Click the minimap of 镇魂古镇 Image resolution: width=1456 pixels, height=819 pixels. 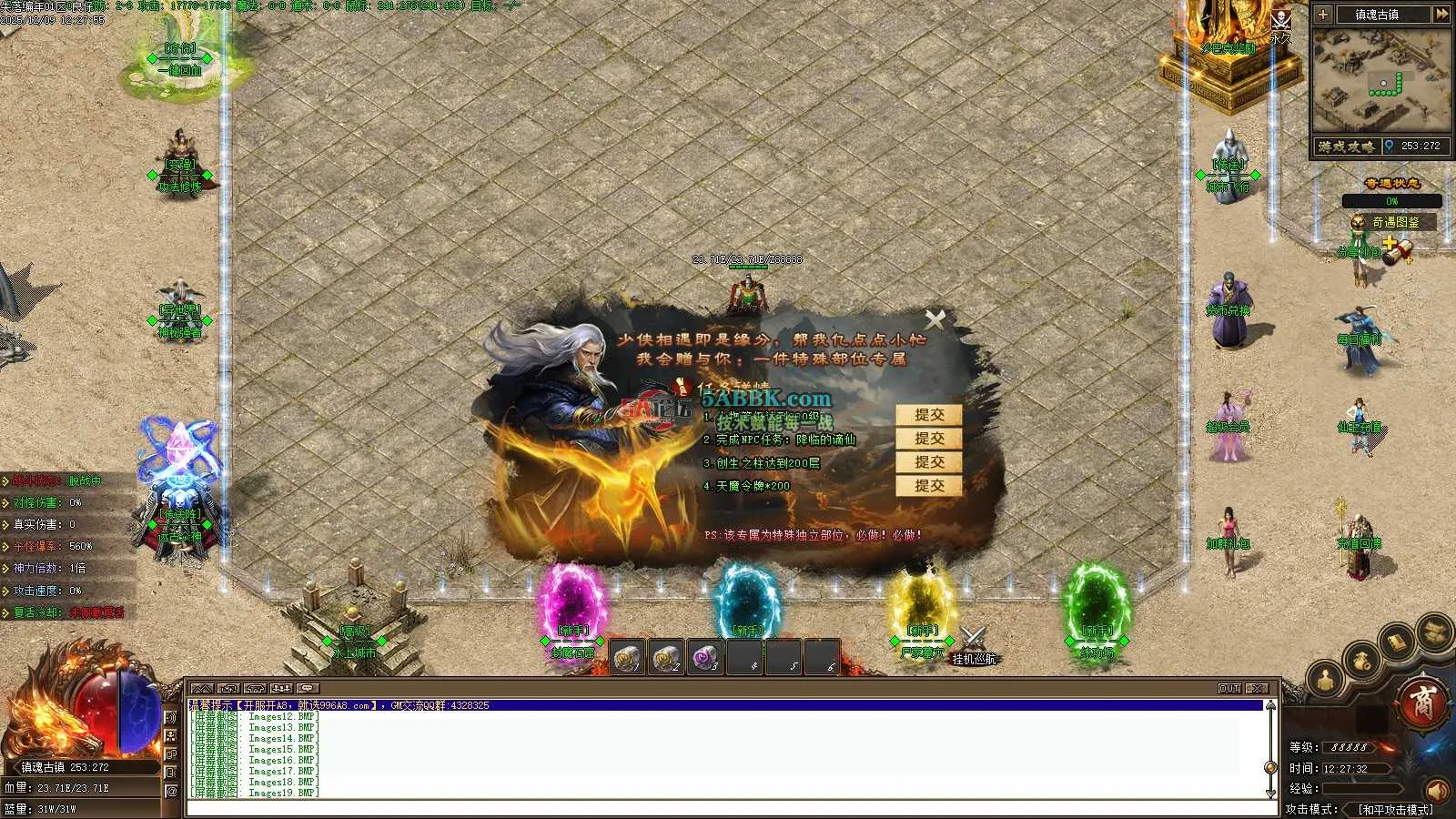point(1381,82)
